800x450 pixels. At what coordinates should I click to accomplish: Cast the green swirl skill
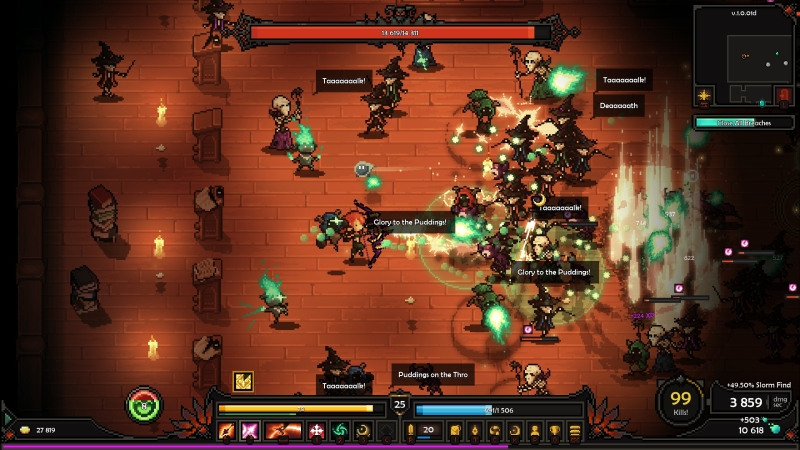pos(340,431)
